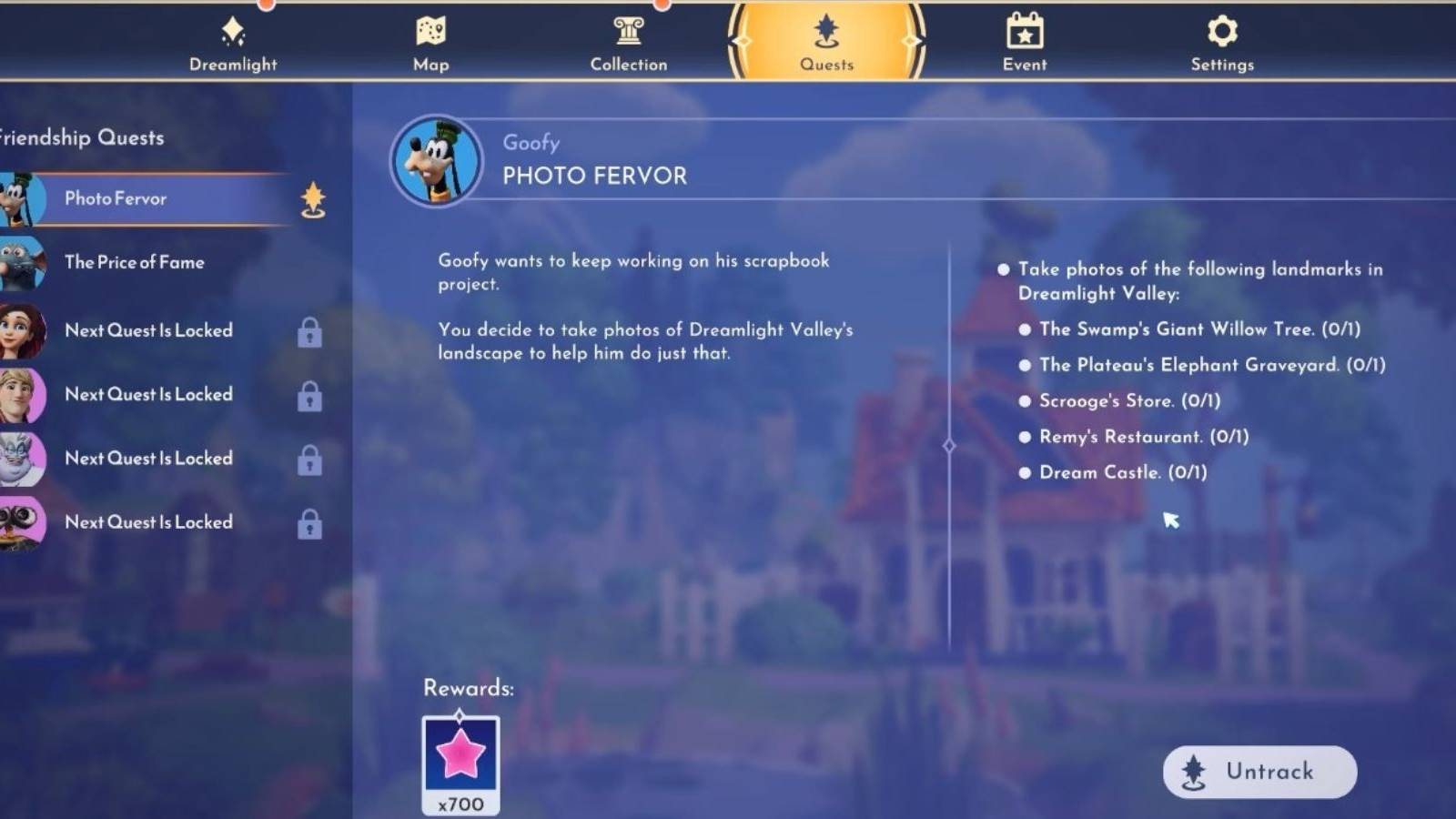Click the diamond divider between quest columns
1456x819 pixels.
point(951,445)
